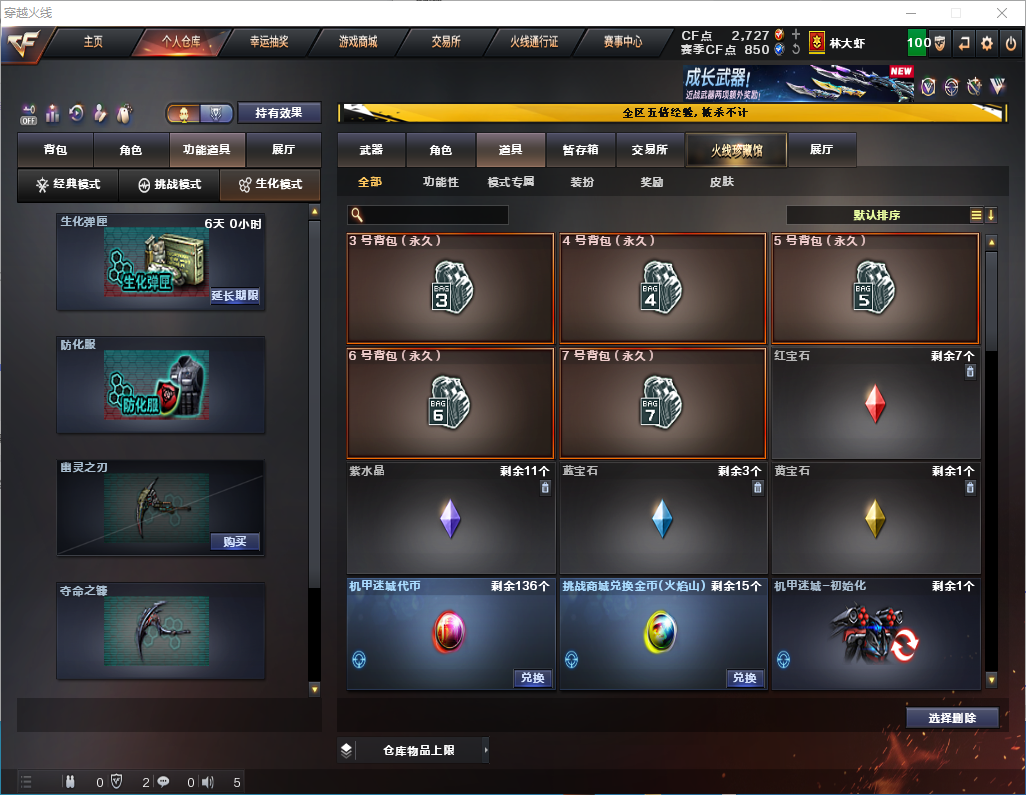The height and width of the screenshot is (795, 1026).
Task: Switch to the 暂存箱 tab
Action: pos(580,150)
